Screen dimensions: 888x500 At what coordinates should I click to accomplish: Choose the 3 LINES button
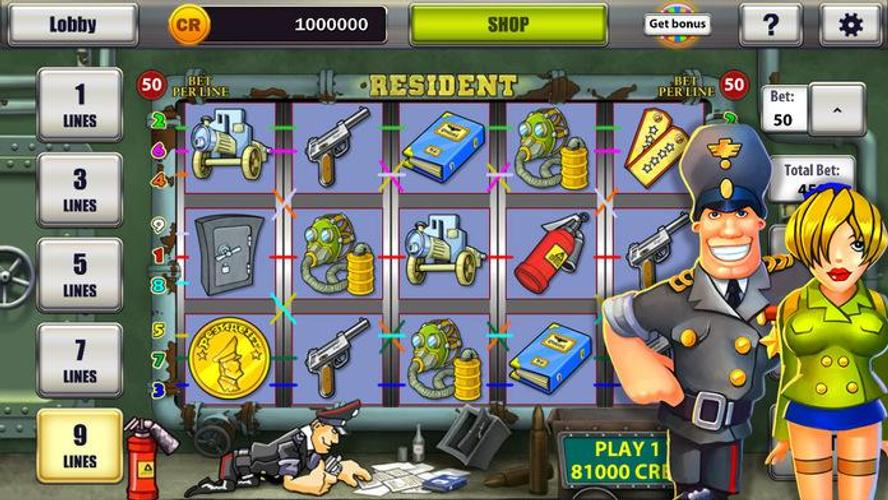[80, 189]
